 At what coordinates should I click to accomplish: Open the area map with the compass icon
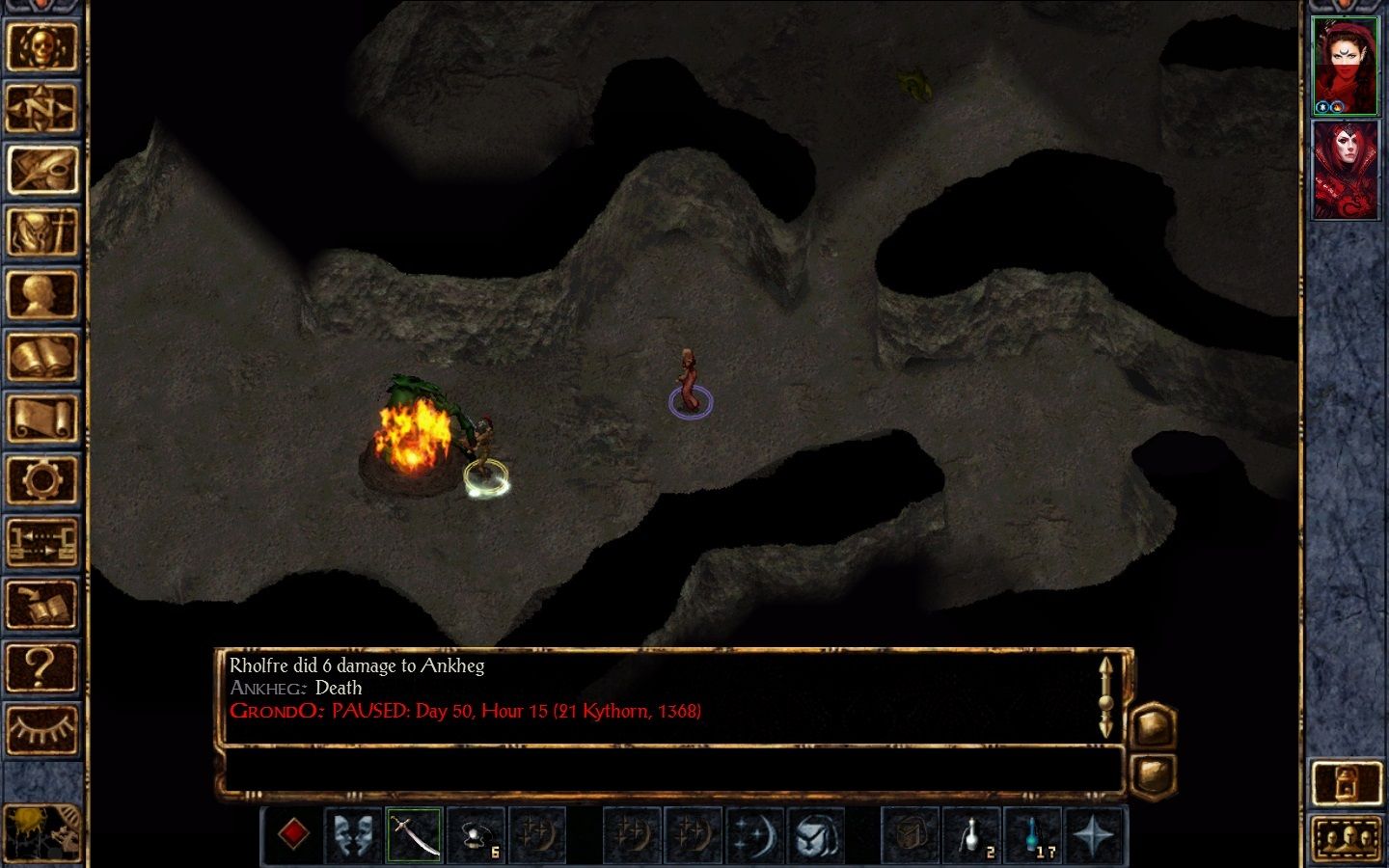click(x=41, y=108)
